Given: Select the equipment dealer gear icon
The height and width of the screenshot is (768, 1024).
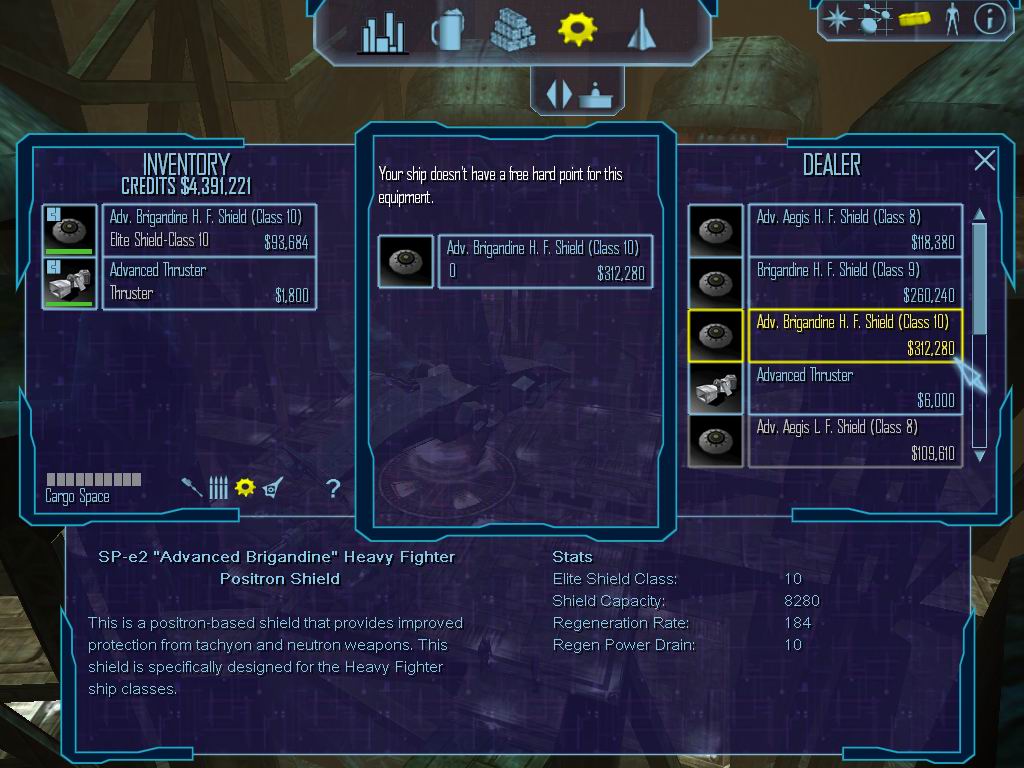Looking at the screenshot, I should 577,30.
